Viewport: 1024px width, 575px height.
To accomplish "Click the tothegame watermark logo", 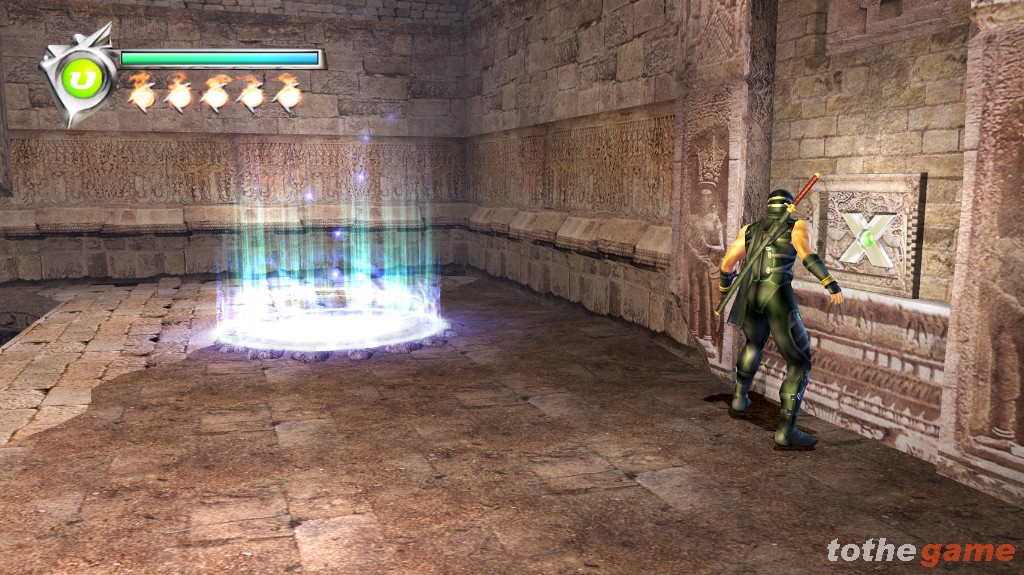I will coord(920,551).
